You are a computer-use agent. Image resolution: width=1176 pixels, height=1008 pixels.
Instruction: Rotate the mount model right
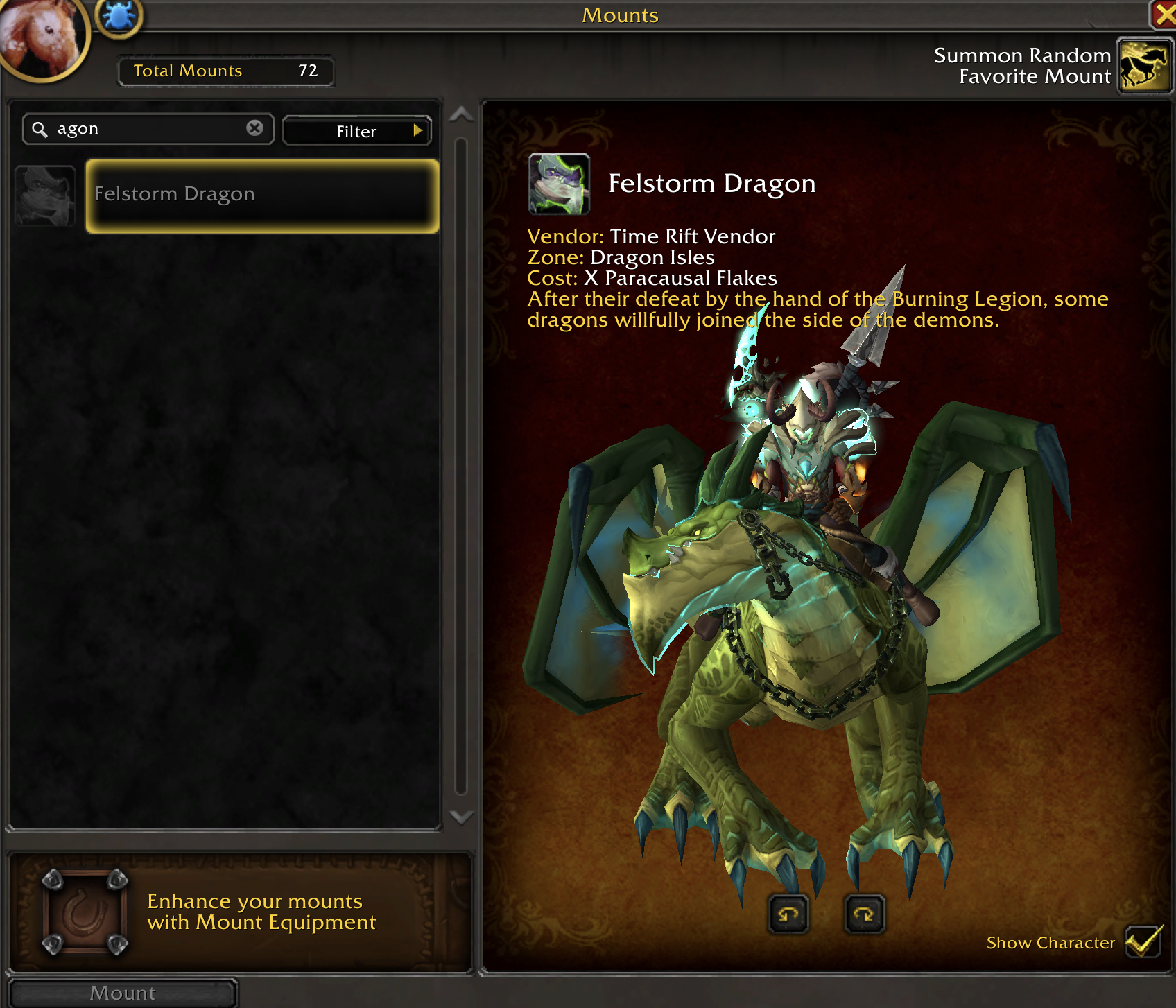point(864,914)
